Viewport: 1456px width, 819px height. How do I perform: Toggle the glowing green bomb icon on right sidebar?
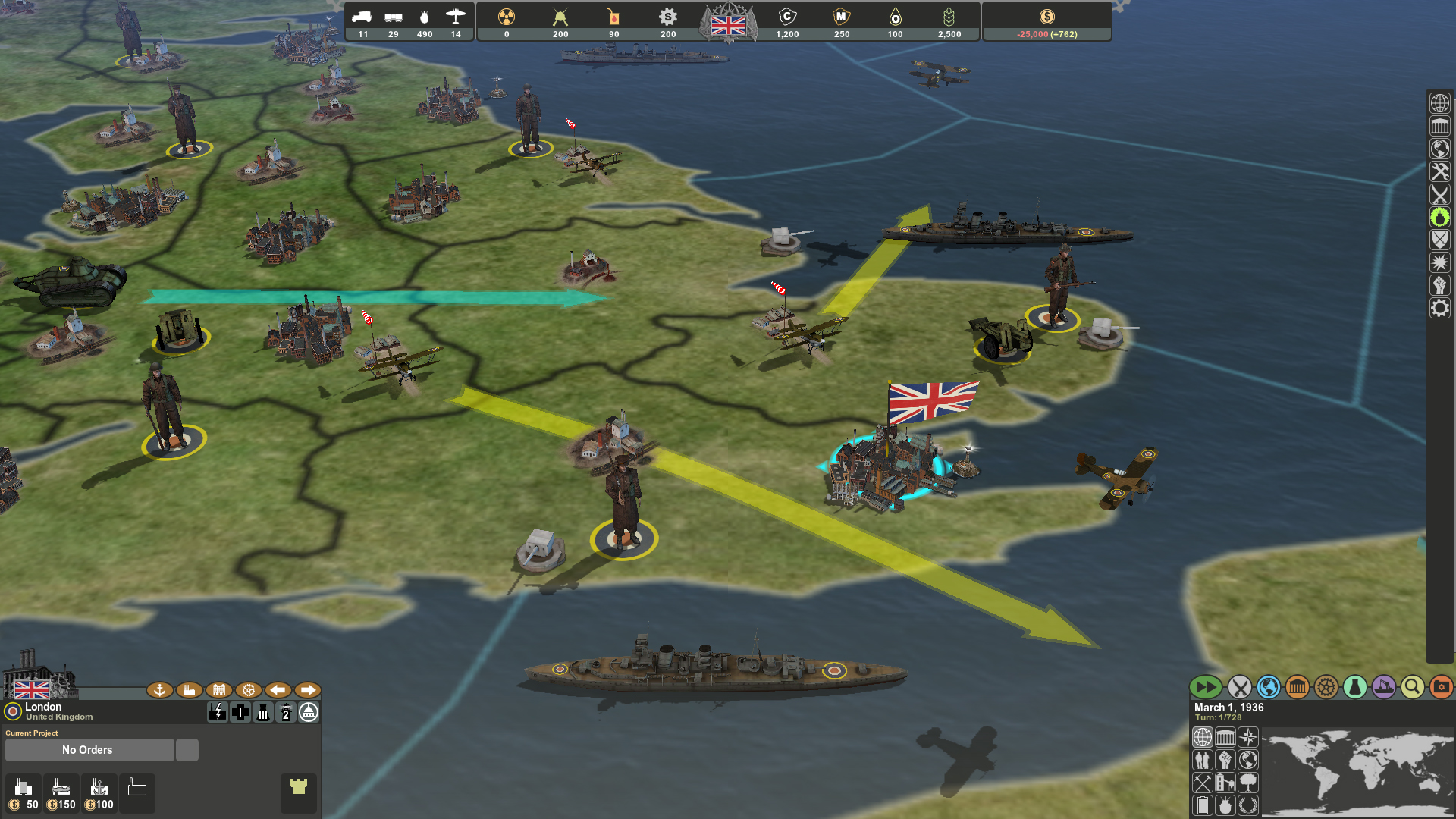coord(1440,218)
